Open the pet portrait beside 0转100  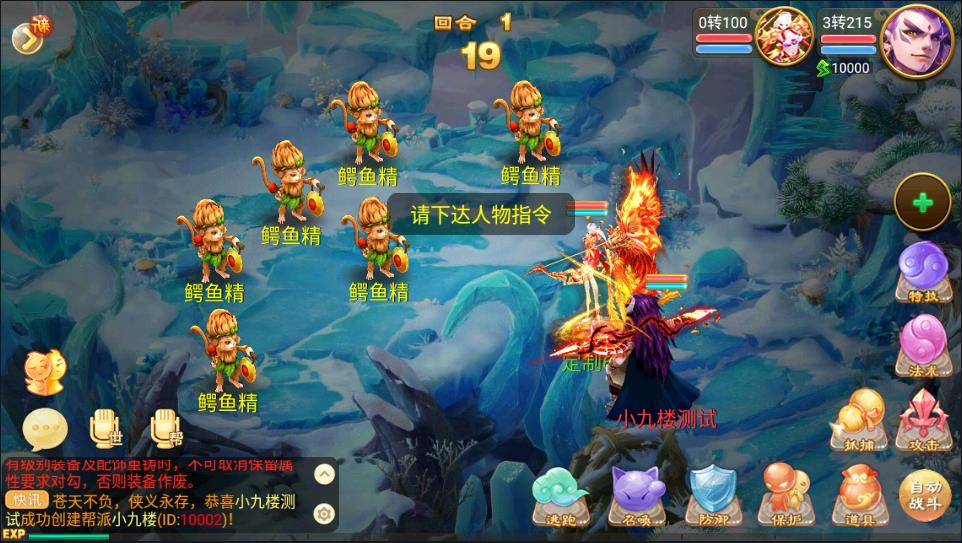tap(784, 37)
